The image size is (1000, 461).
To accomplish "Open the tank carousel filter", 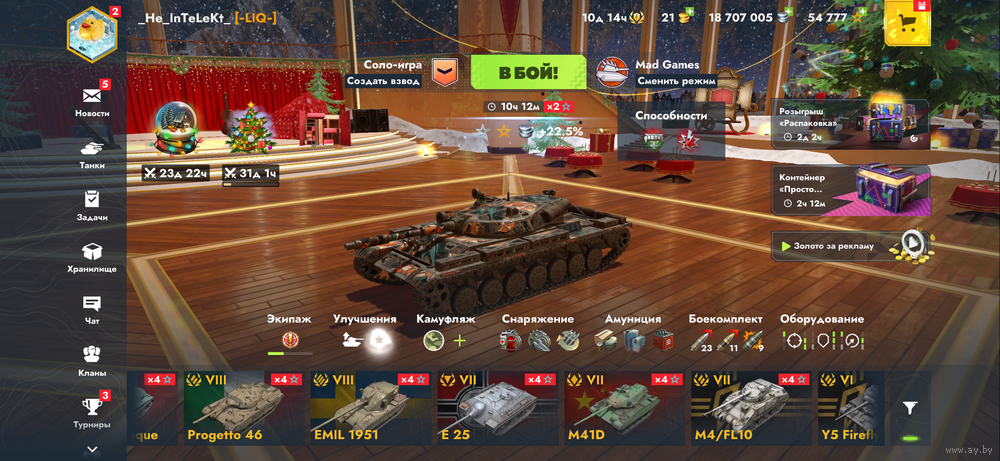I will (x=910, y=408).
